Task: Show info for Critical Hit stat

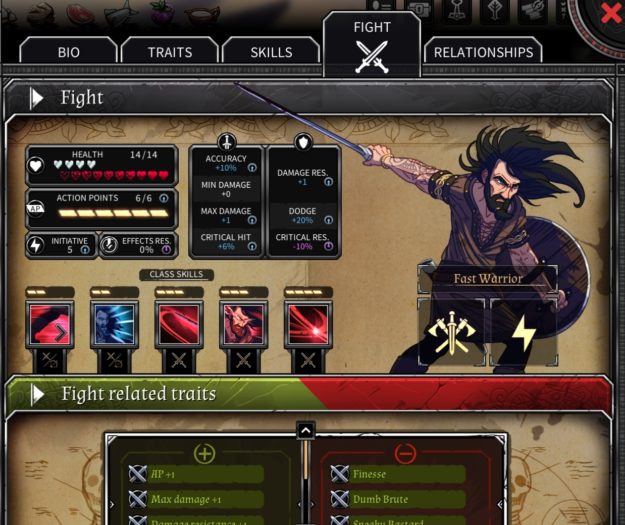Action: click(250, 246)
